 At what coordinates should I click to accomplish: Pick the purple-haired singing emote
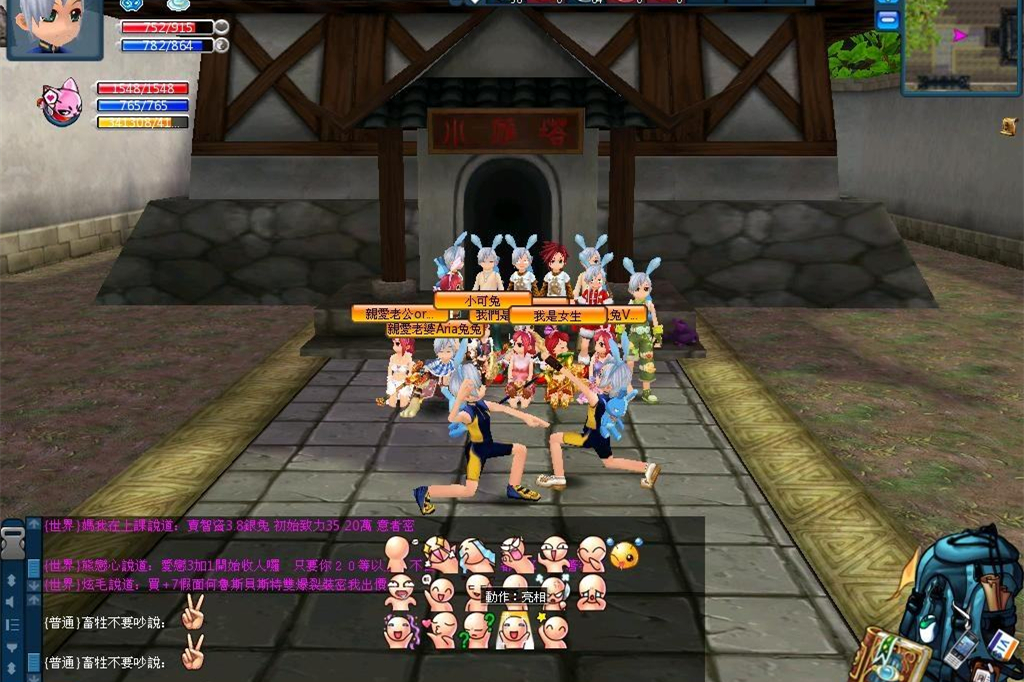(x=401, y=631)
